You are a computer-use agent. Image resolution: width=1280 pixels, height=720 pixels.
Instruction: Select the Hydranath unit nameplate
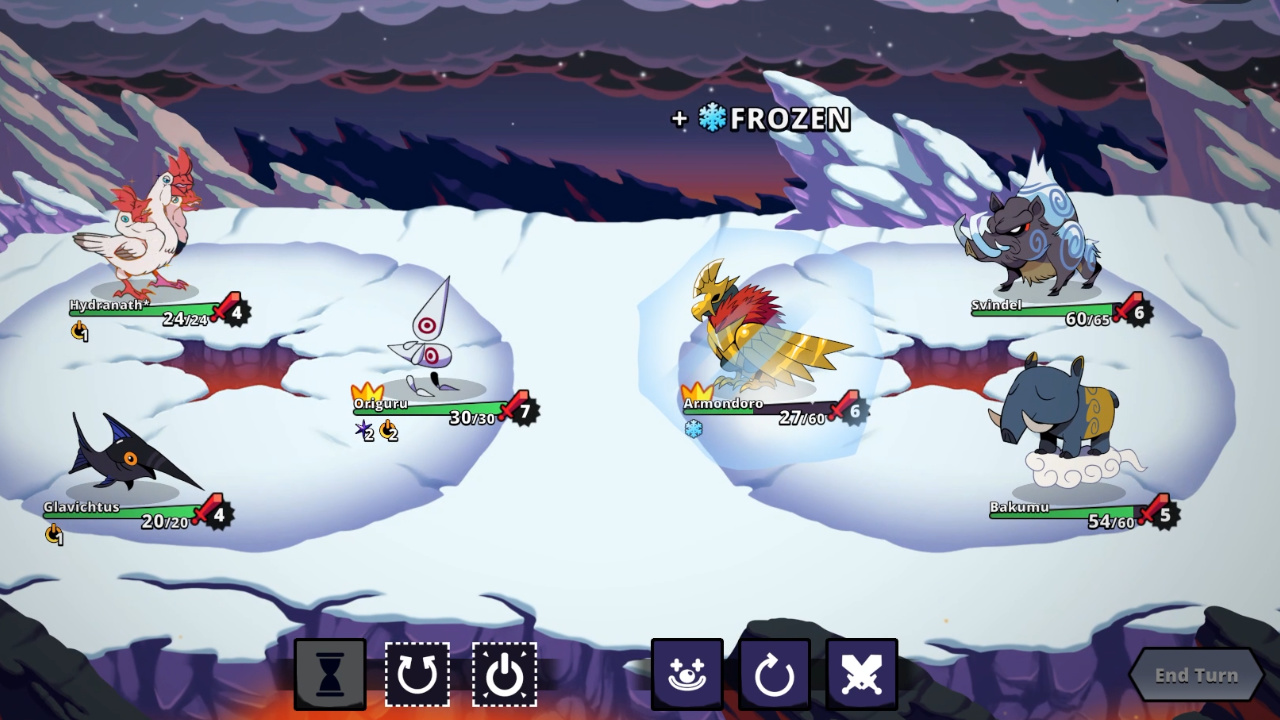109,305
